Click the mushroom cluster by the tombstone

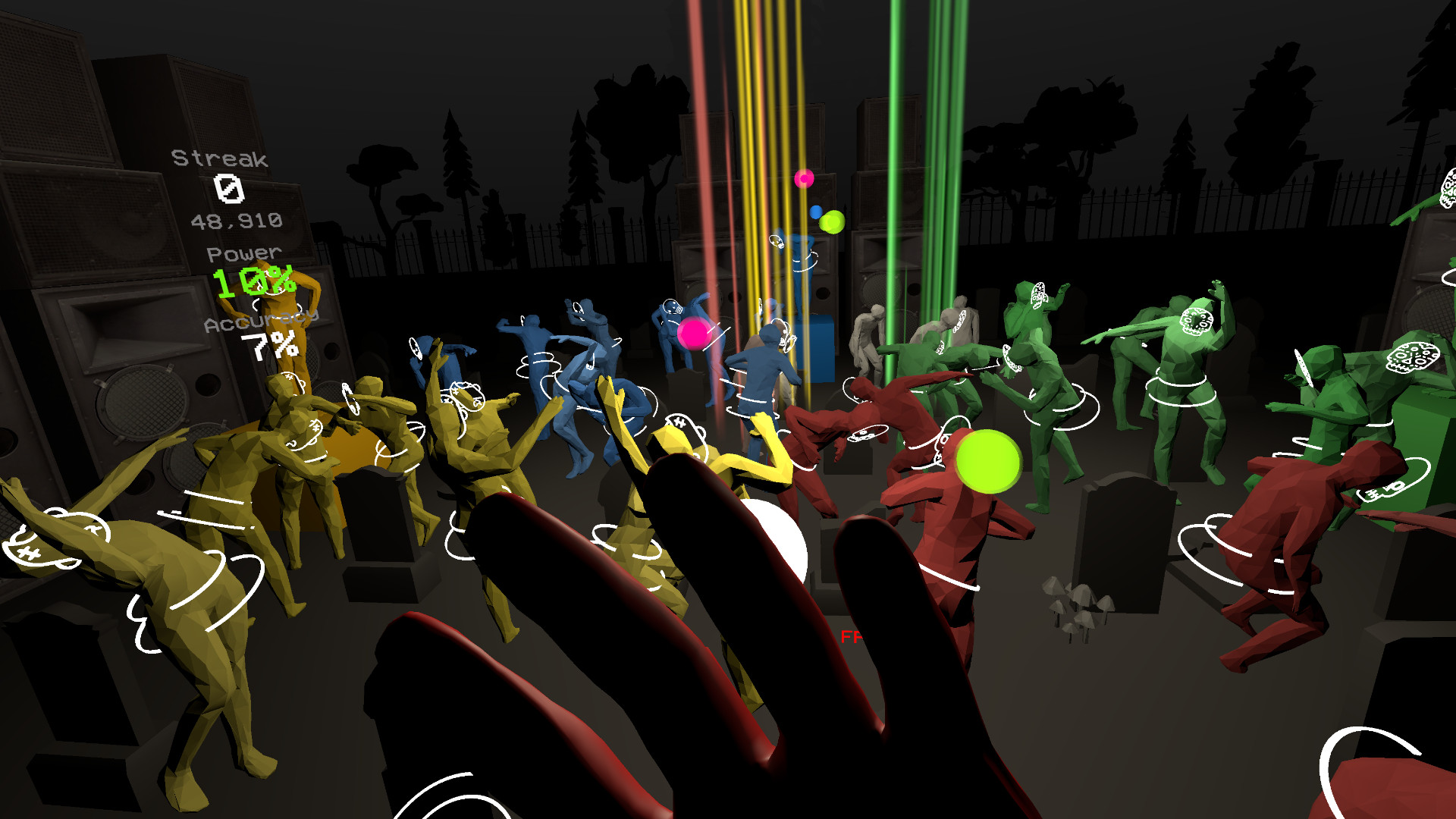point(1075,603)
